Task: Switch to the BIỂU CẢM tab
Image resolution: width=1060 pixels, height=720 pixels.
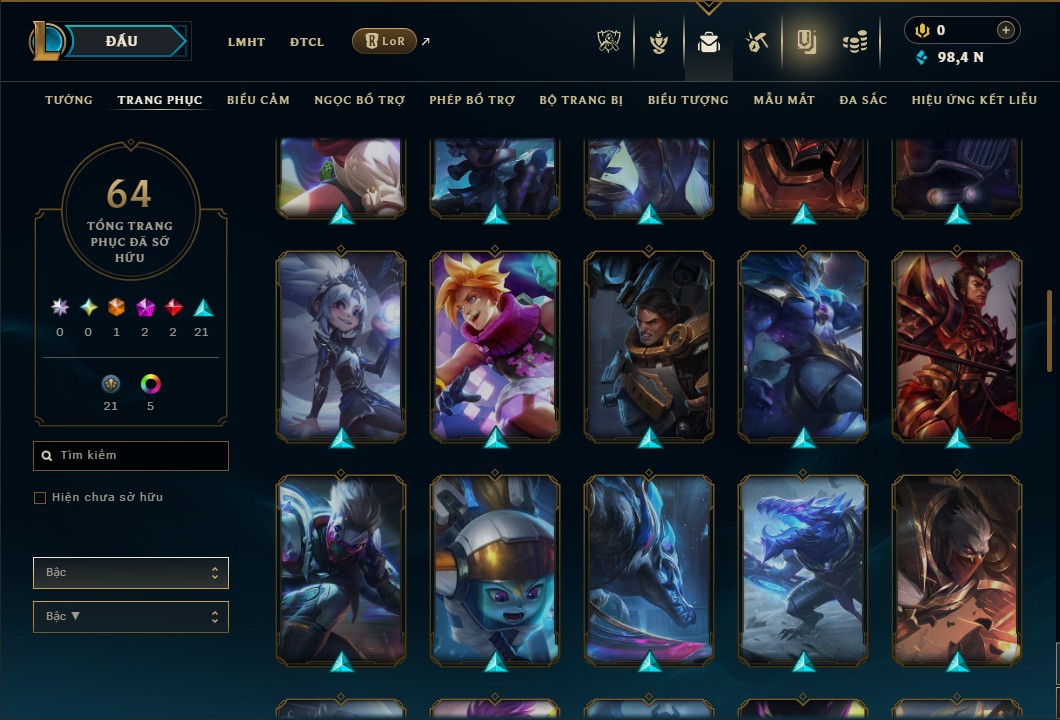Action: (x=258, y=100)
